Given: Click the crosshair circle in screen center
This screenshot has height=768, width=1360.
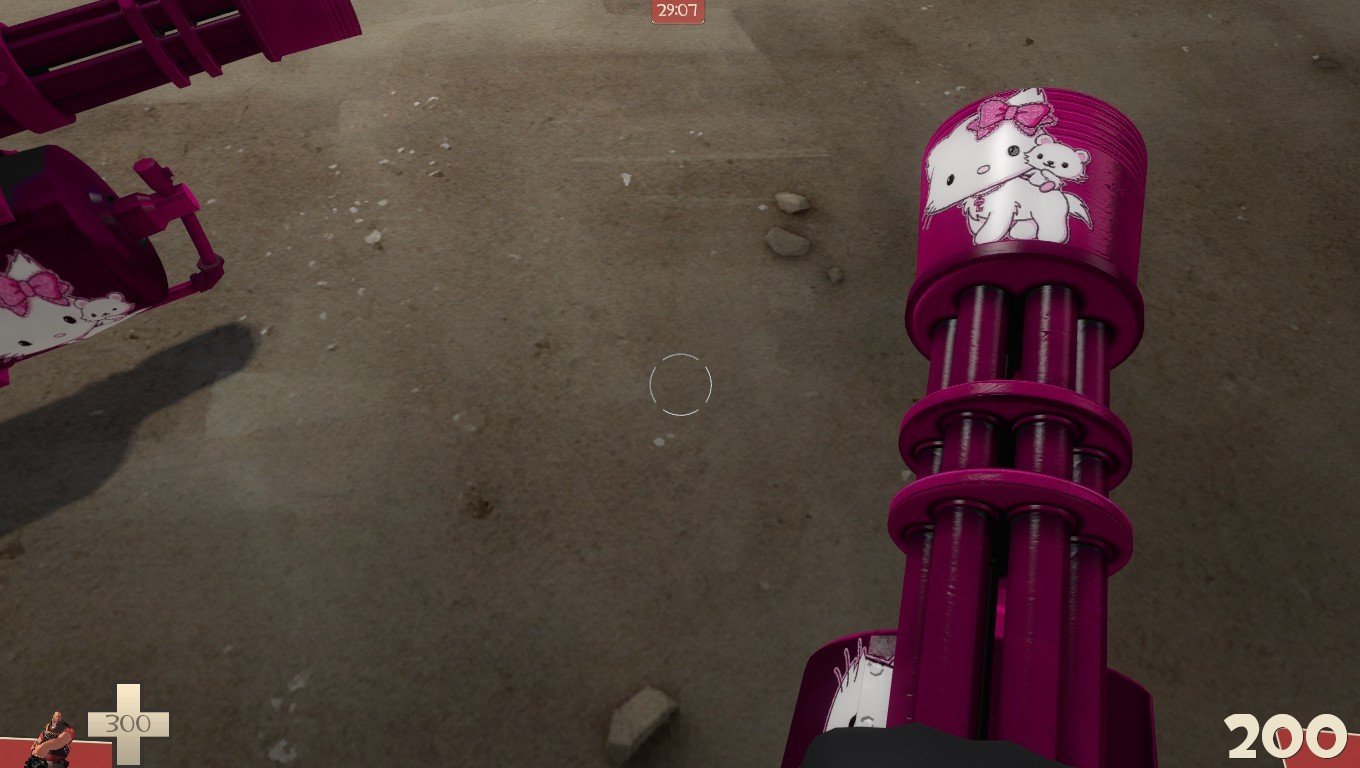Looking at the screenshot, I should pyautogui.click(x=680, y=385).
